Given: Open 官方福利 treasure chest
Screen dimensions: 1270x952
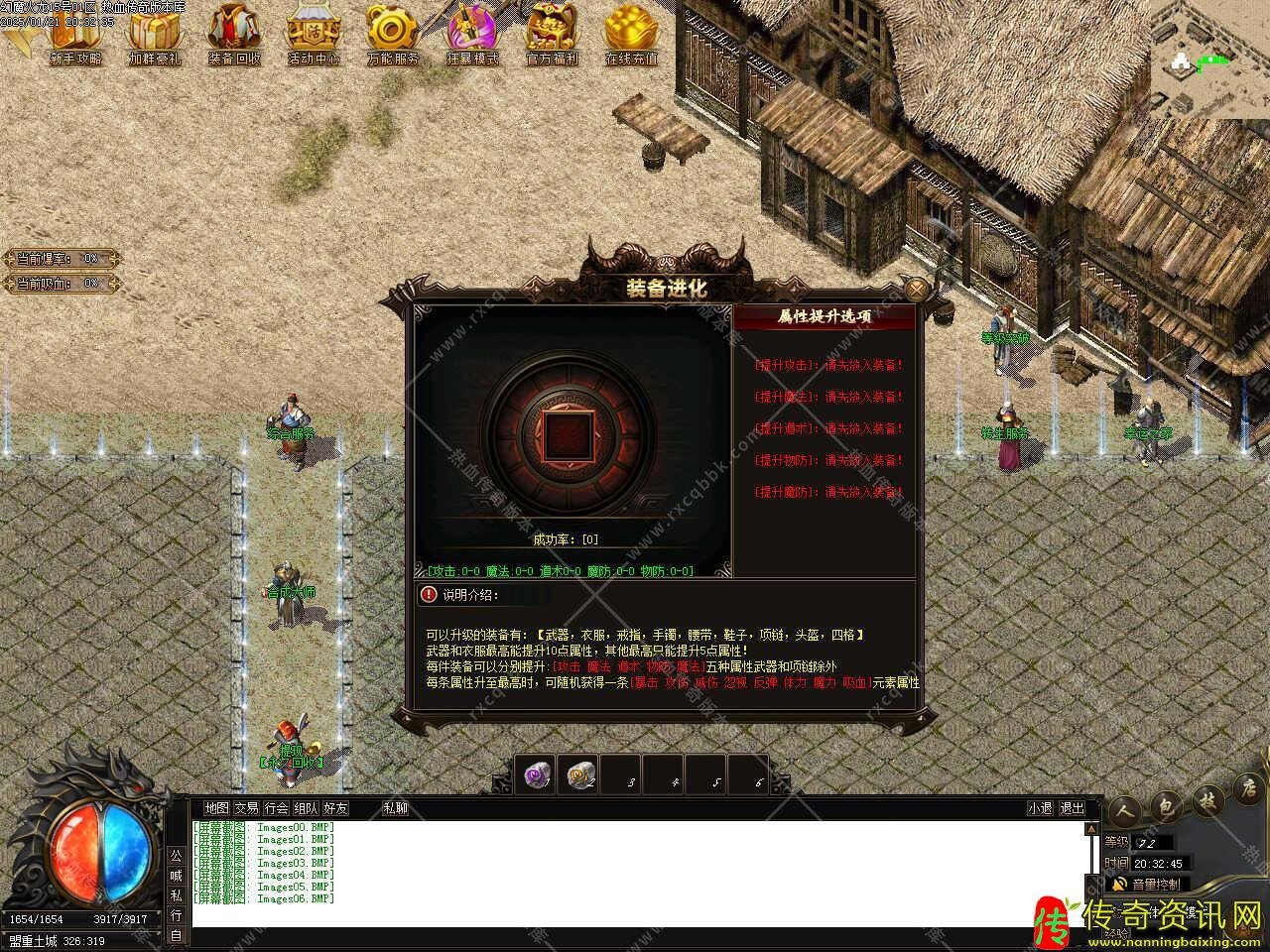Looking at the screenshot, I should click(552, 34).
